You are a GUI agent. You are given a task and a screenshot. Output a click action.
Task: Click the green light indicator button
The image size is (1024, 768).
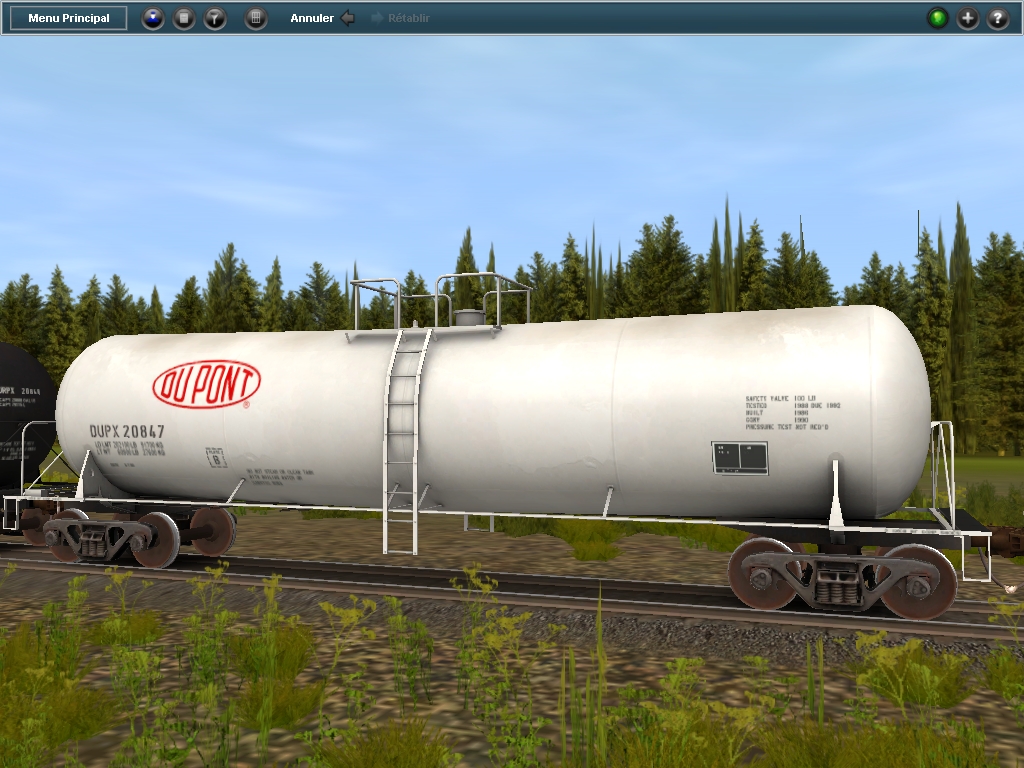pyautogui.click(x=937, y=18)
